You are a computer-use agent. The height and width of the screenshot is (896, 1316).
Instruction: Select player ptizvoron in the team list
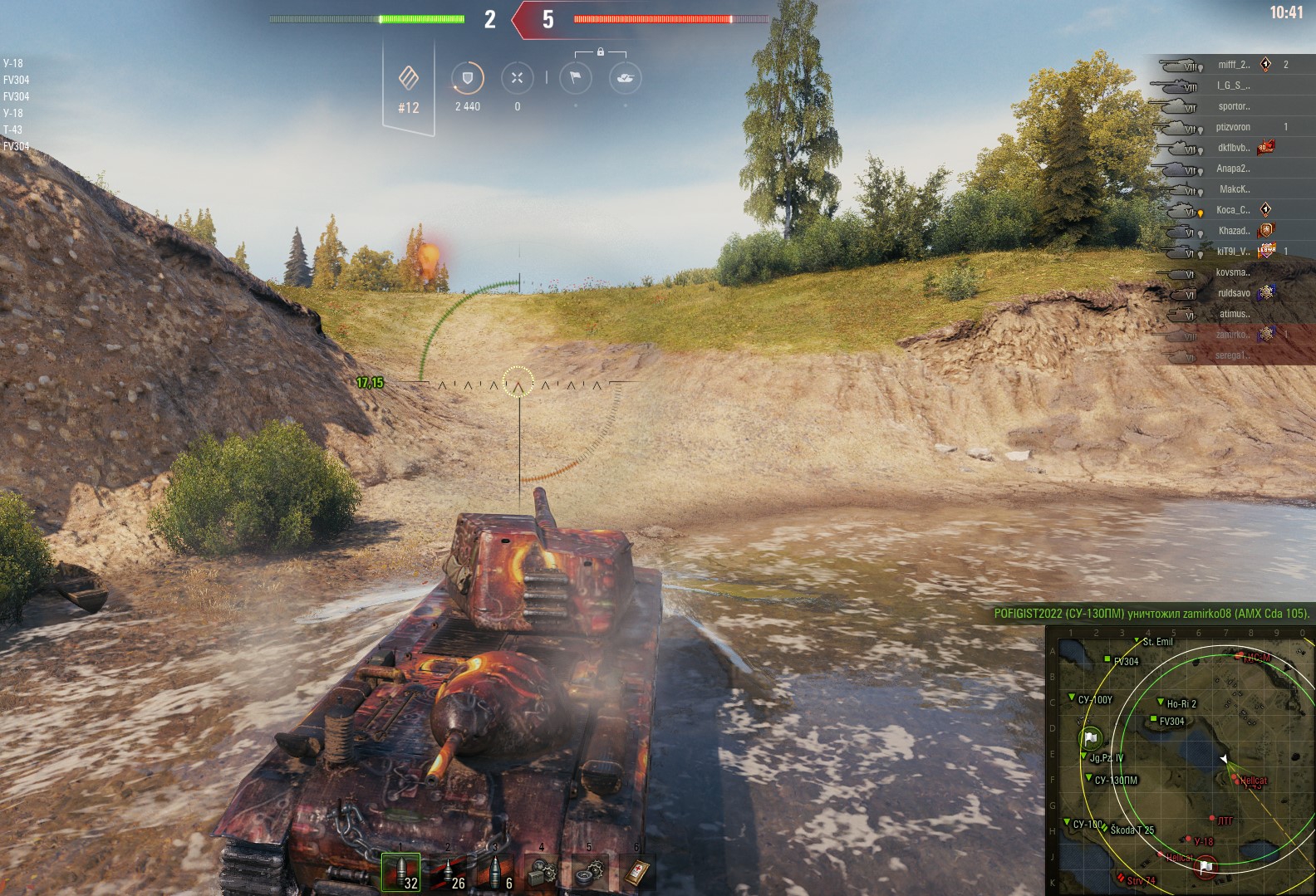pos(1233,127)
